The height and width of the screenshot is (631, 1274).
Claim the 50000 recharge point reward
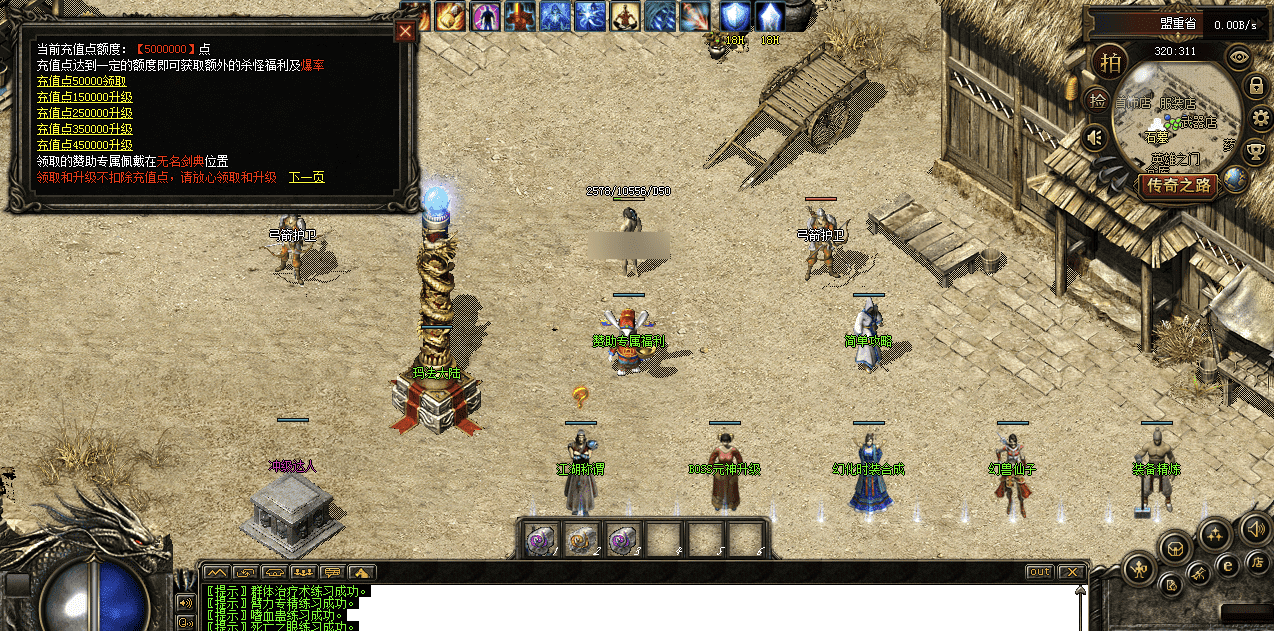(x=84, y=81)
